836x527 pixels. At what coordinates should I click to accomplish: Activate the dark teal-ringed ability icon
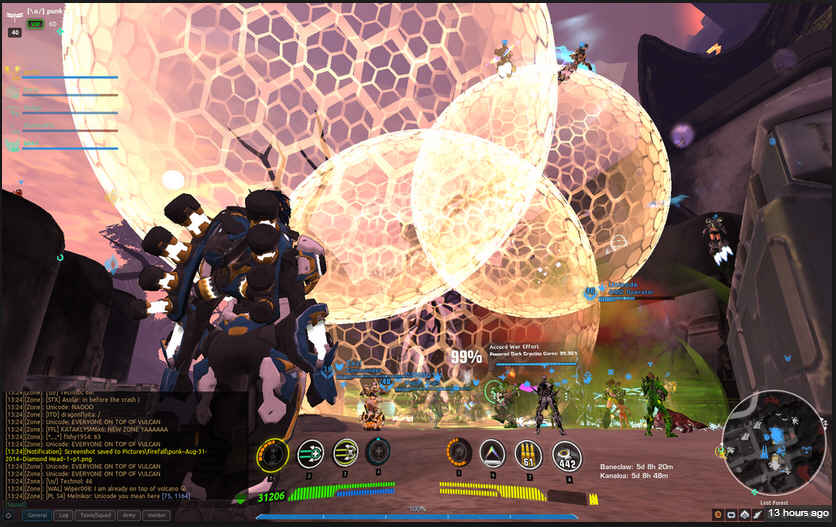point(378,453)
